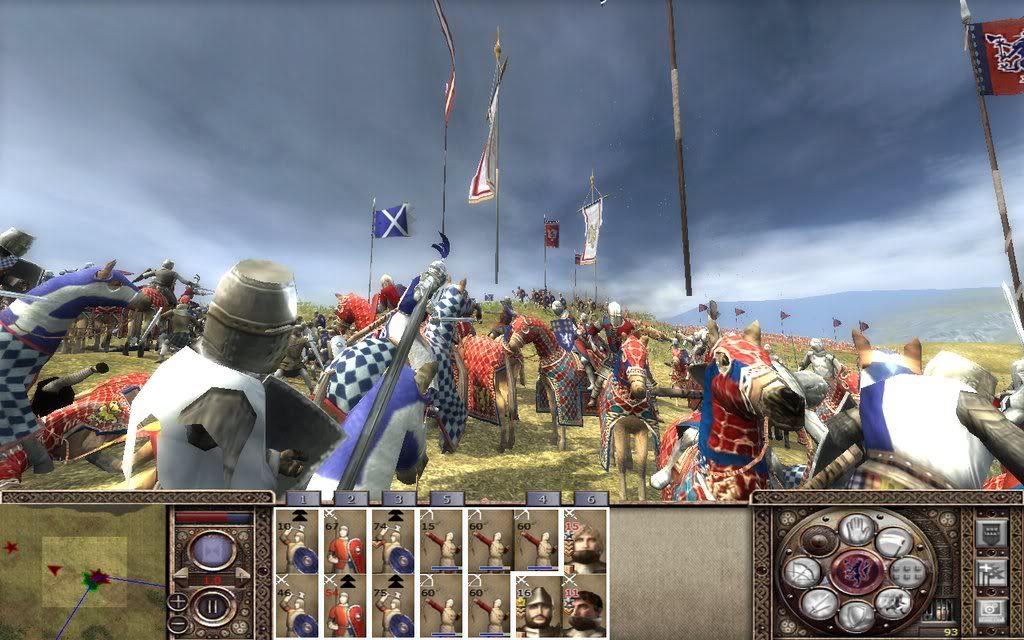Open the group formations grid button
The height and width of the screenshot is (640, 1024).
pos(908,572)
